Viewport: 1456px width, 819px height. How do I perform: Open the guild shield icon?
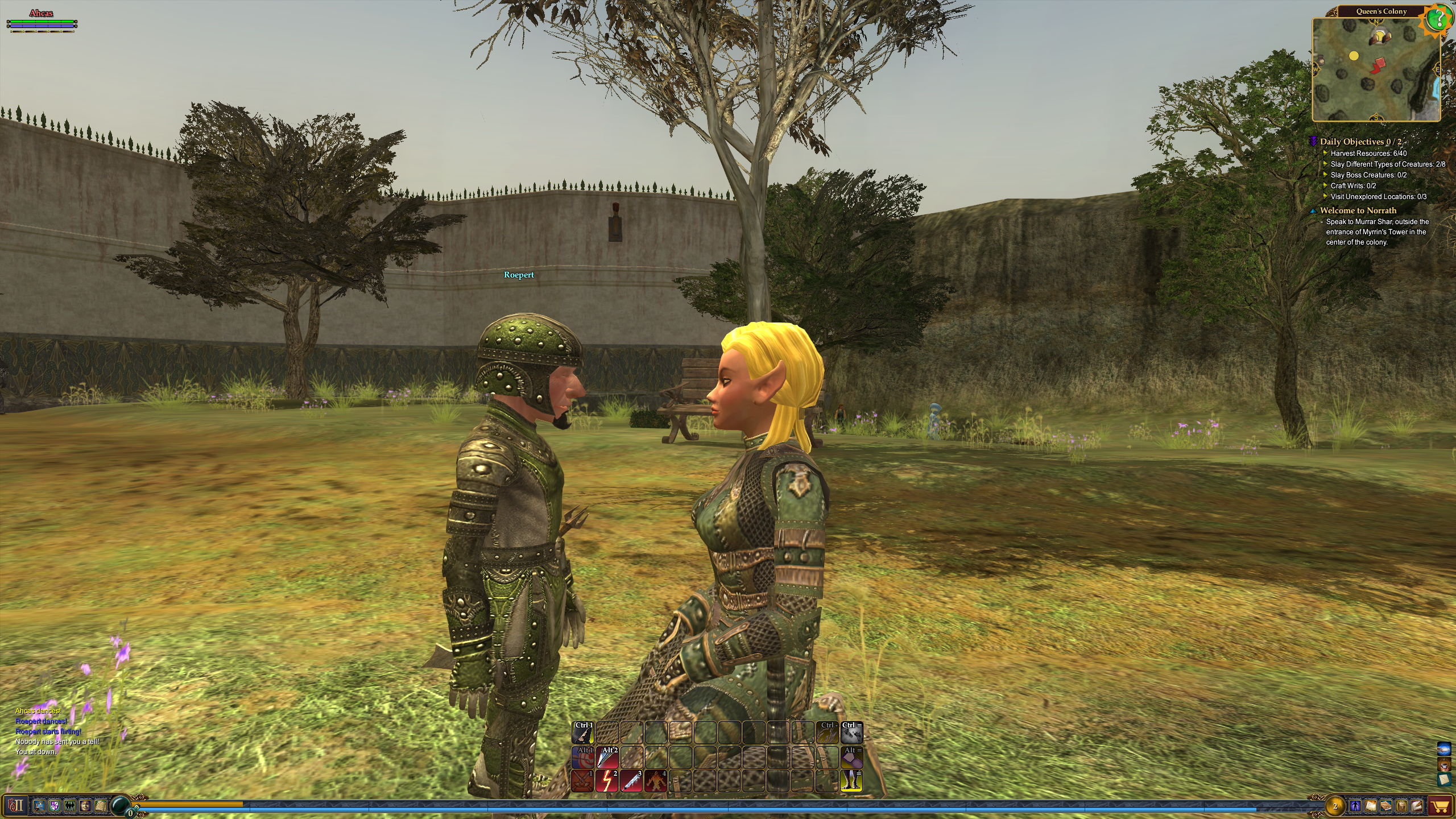coord(55,806)
